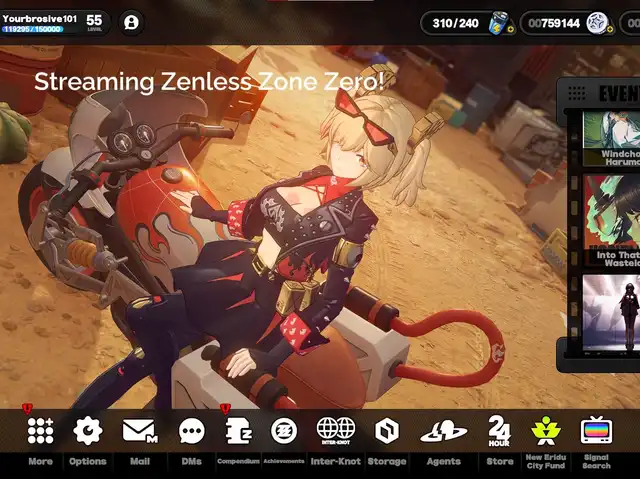Select the Windchaser Harumasa event thumbnail
Image resolution: width=640 pixels, height=479 pixels.
tap(611, 137)
